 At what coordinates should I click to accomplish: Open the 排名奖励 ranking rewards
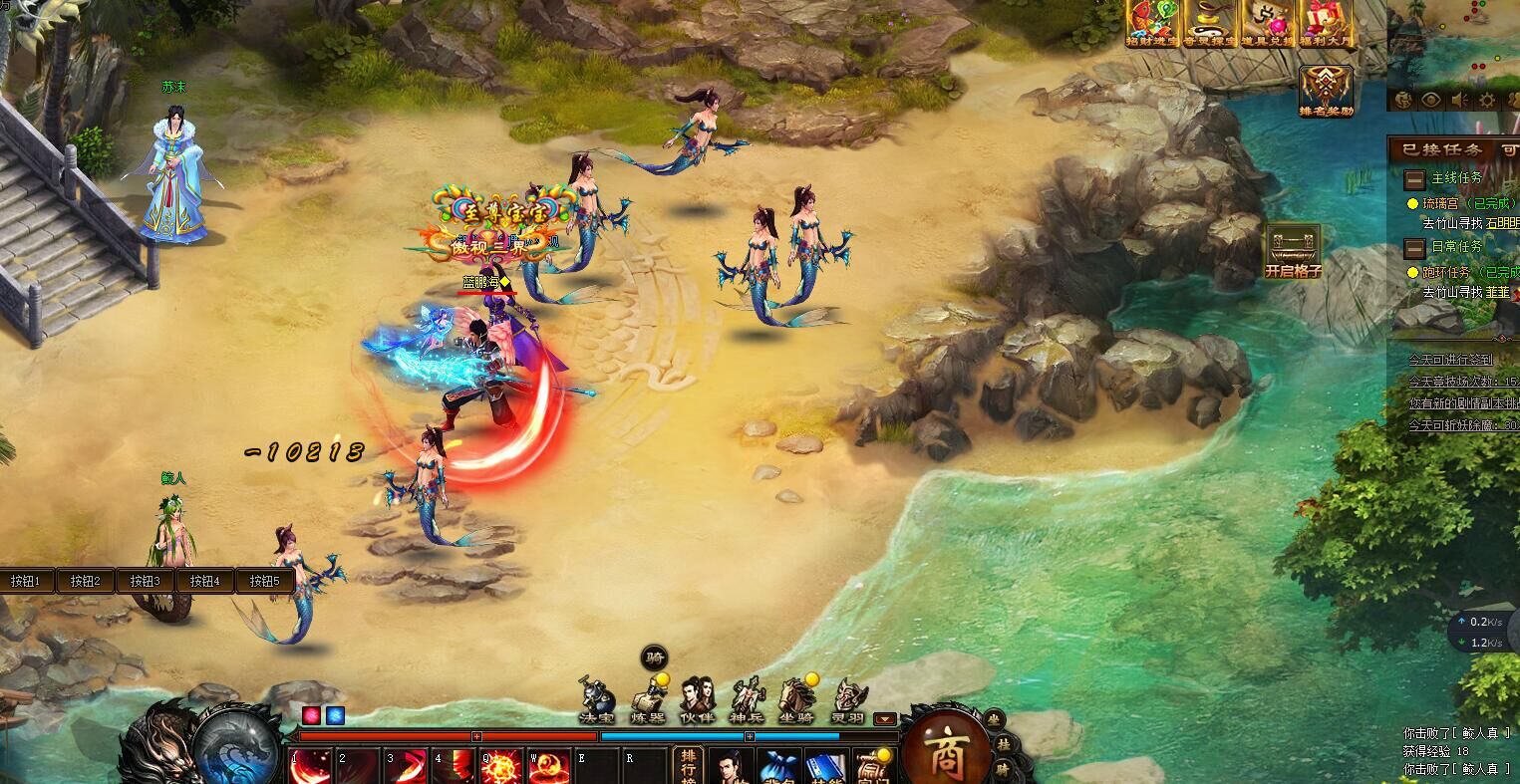point(1326,90)
